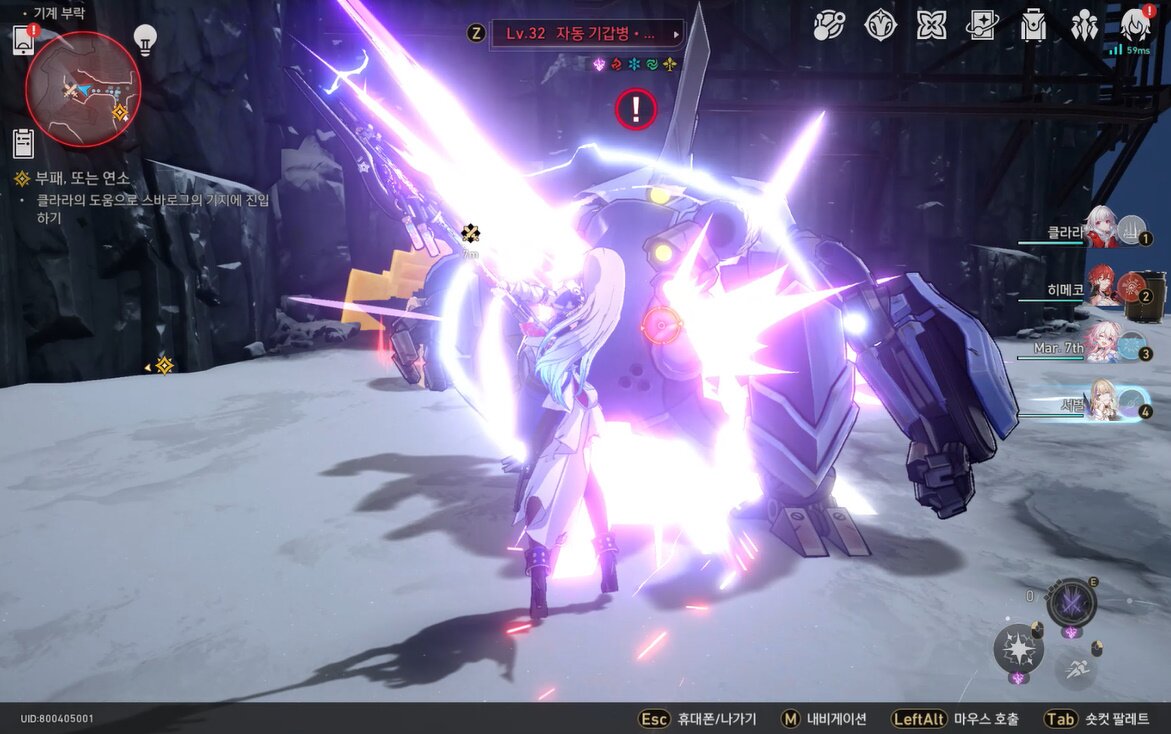Open the backpack inventory

tap(1033, 25)
